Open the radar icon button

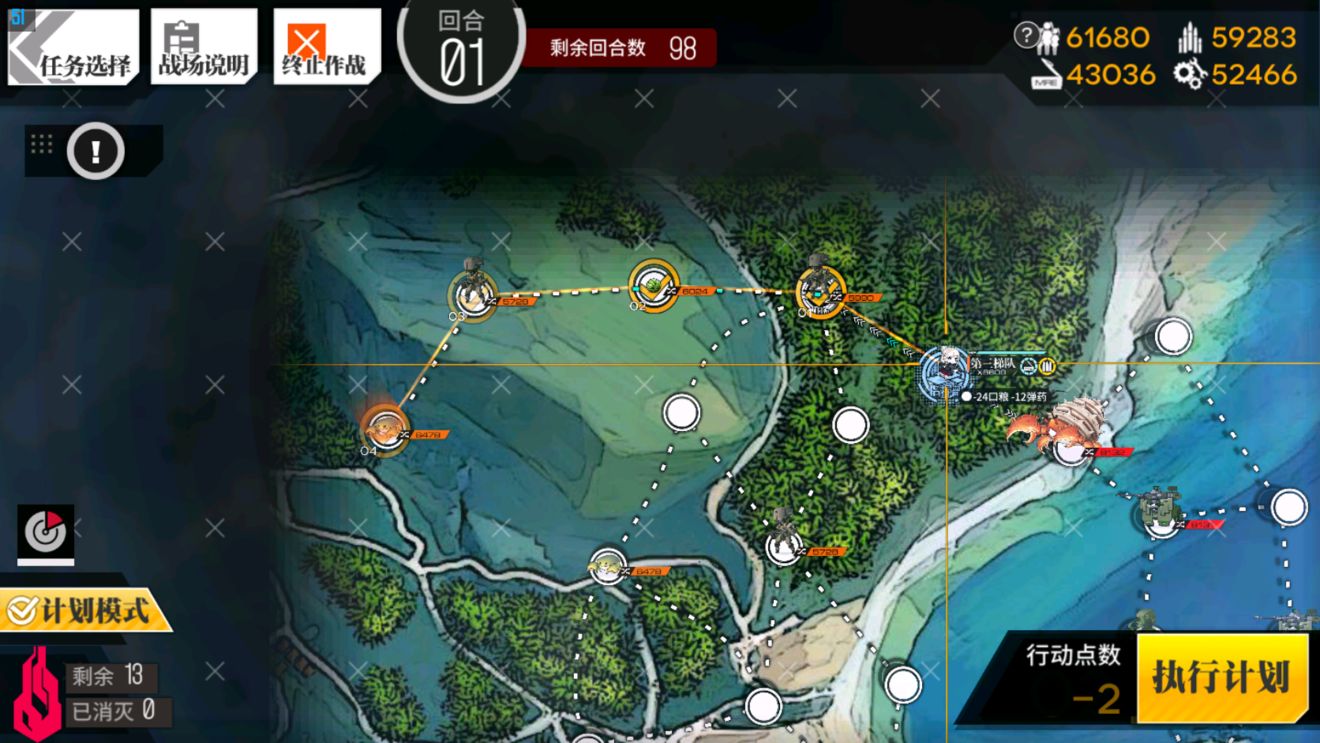click(x=45, y=534)
